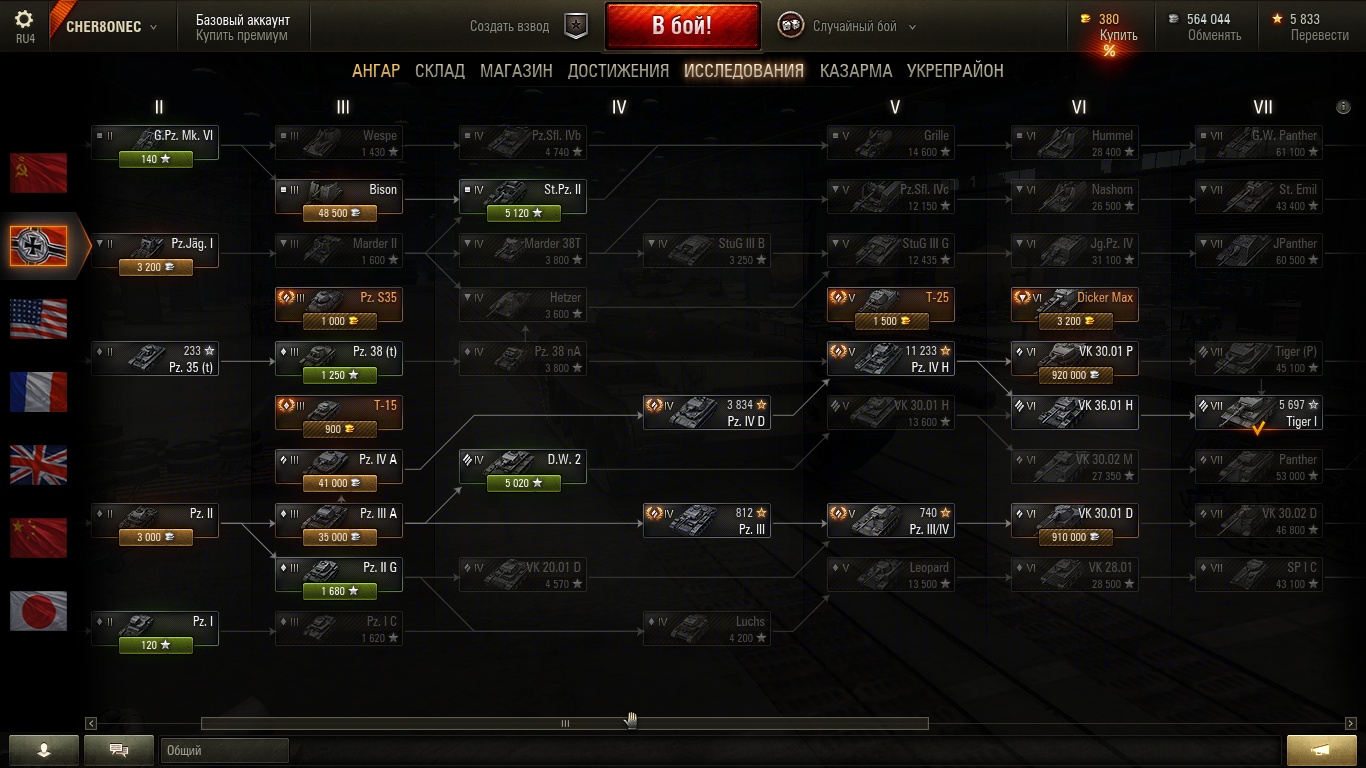Open the СКЛАД tab

pyautogui.click(x=440, y=71)
